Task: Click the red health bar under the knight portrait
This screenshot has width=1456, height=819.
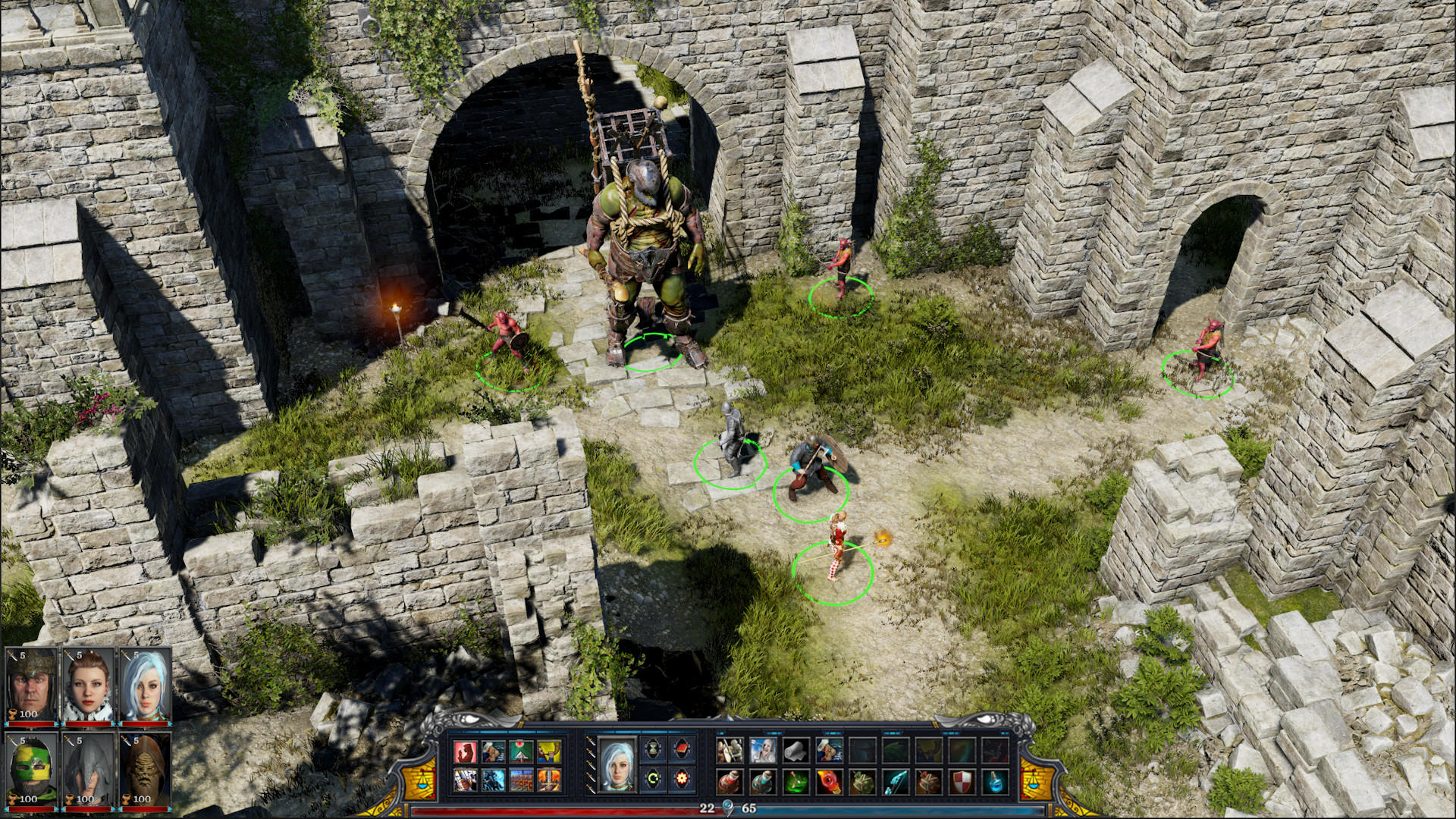Action: [31, 723]
